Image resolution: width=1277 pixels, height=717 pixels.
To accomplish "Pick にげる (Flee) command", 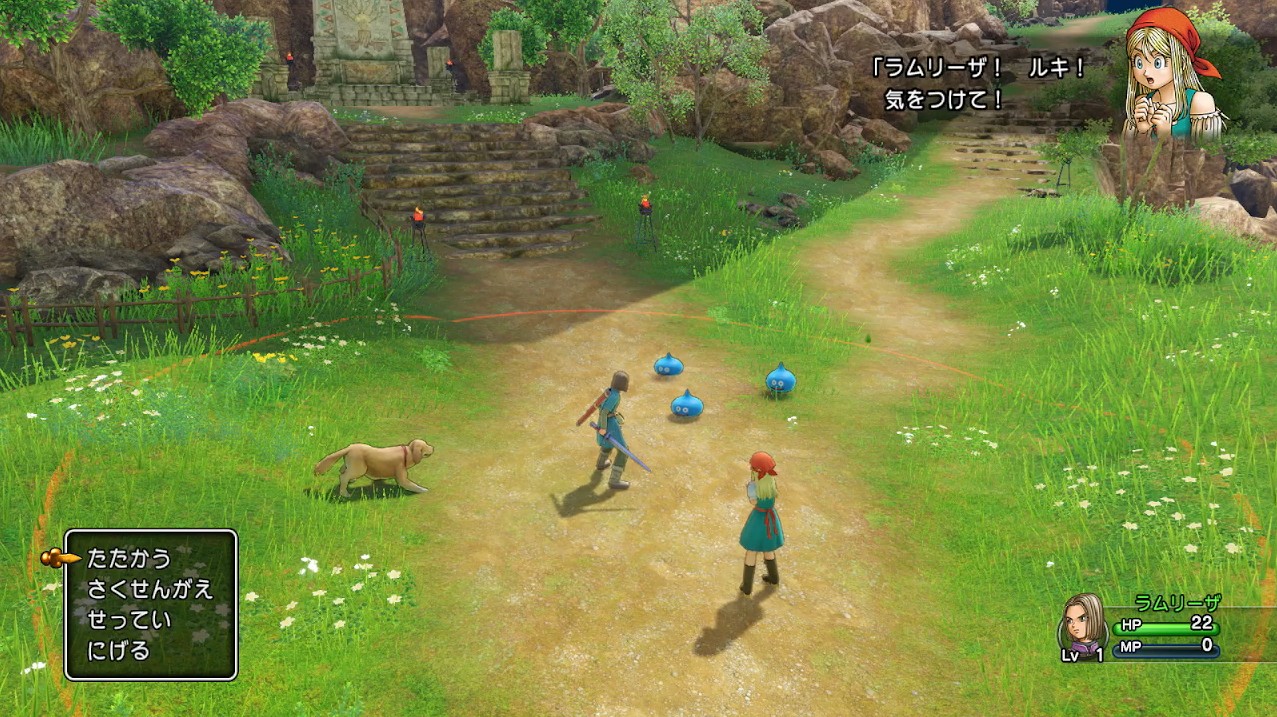I will (119, 651).
